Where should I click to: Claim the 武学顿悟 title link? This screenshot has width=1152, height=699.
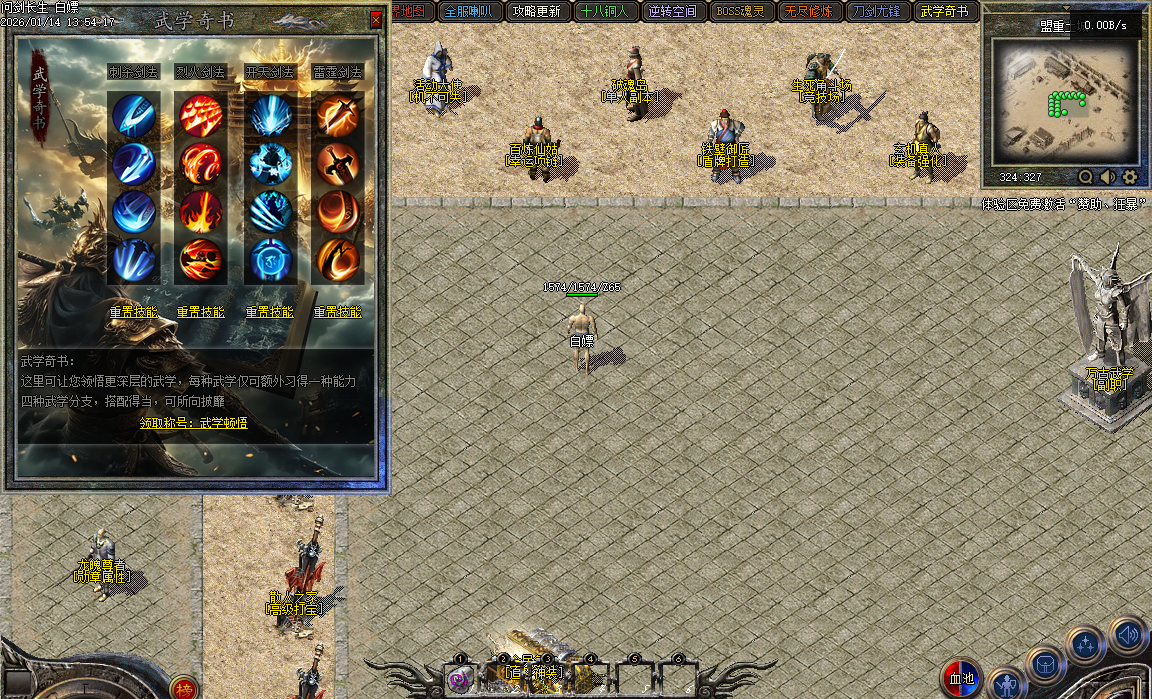pos(194,423)
